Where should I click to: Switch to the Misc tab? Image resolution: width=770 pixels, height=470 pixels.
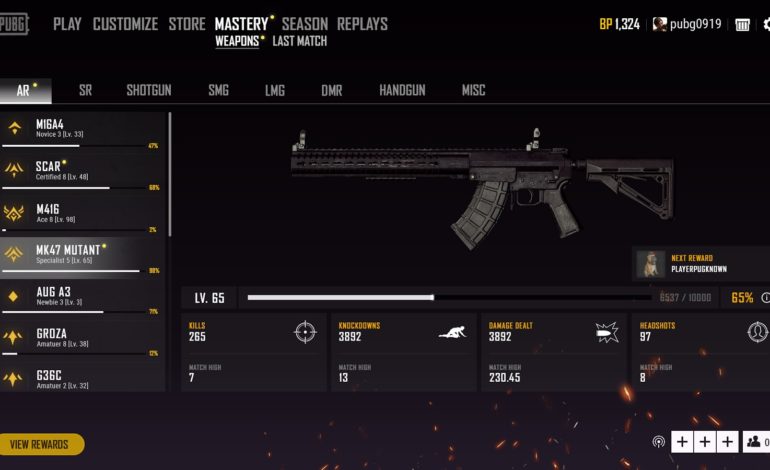(473, 90)
